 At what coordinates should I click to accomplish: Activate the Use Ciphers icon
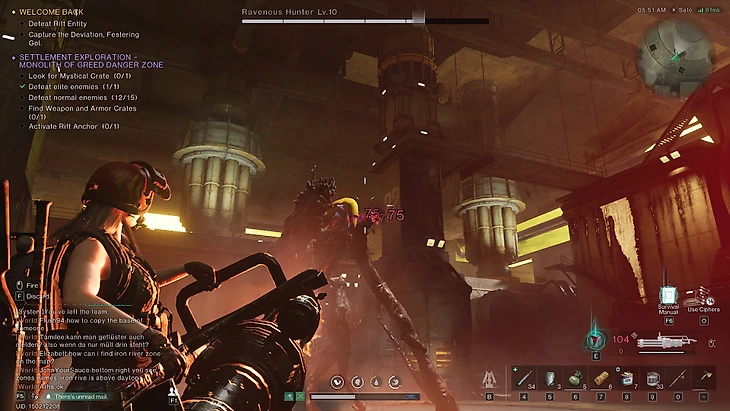[x=701, y=295]
